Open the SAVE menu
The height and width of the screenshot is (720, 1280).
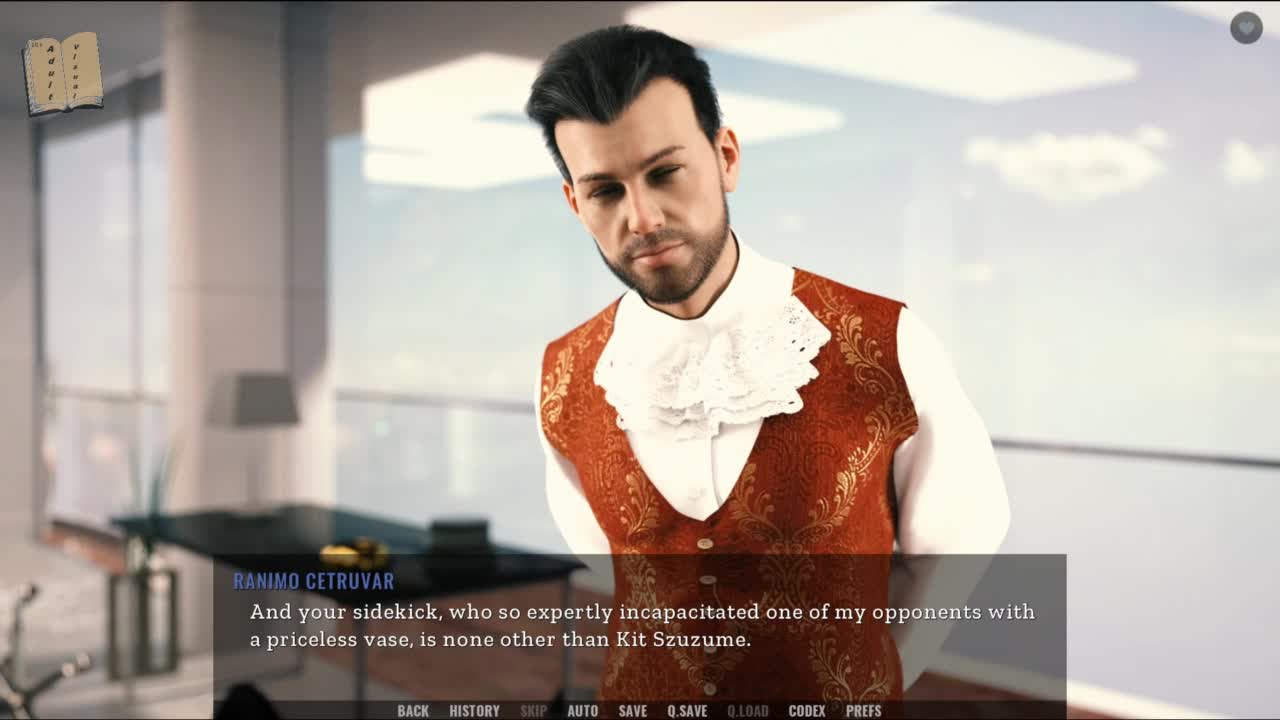point(632,711)
